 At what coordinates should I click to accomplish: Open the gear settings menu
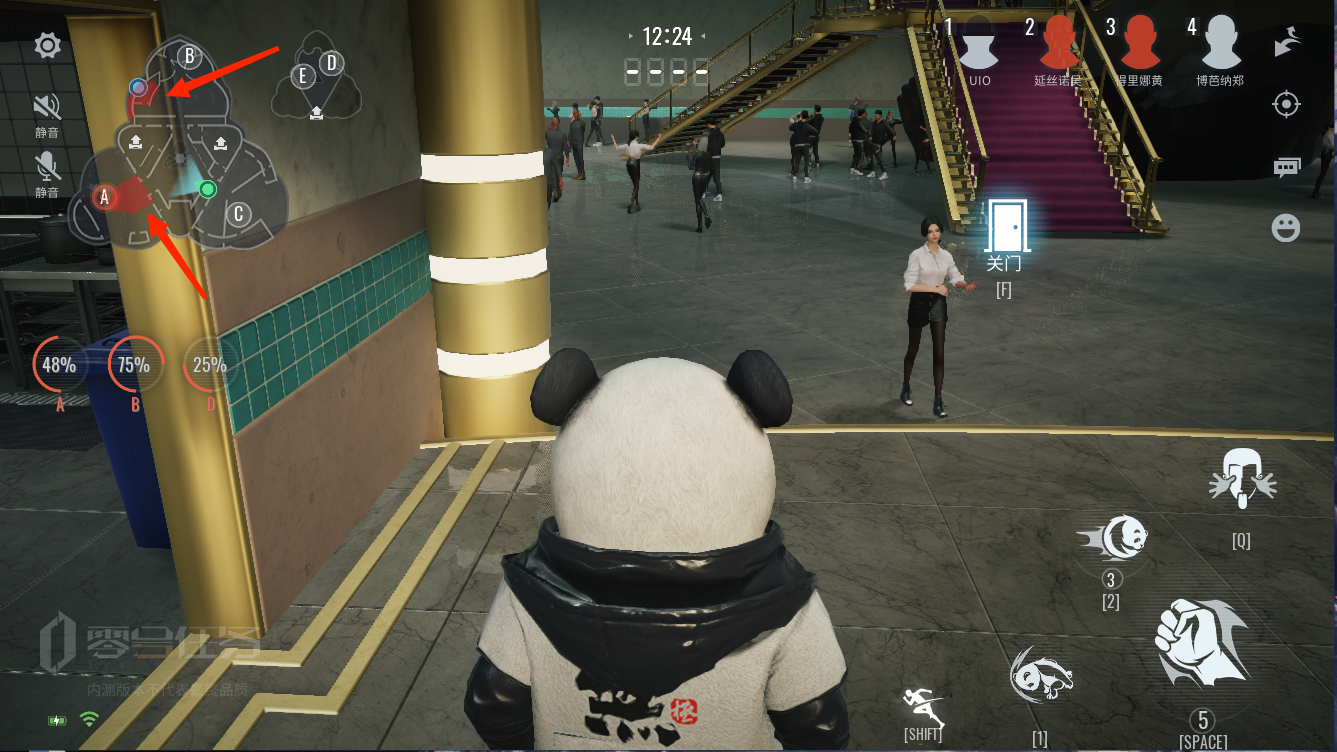tap(47, 45)
